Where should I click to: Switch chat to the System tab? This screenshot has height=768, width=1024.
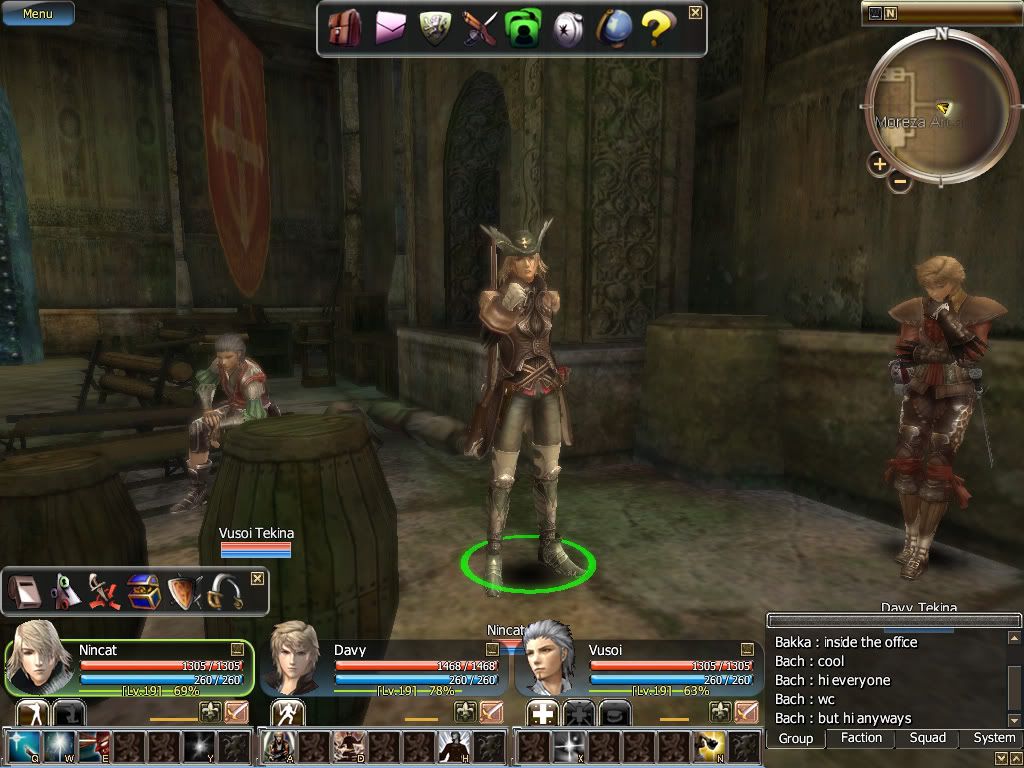point(994,738)
